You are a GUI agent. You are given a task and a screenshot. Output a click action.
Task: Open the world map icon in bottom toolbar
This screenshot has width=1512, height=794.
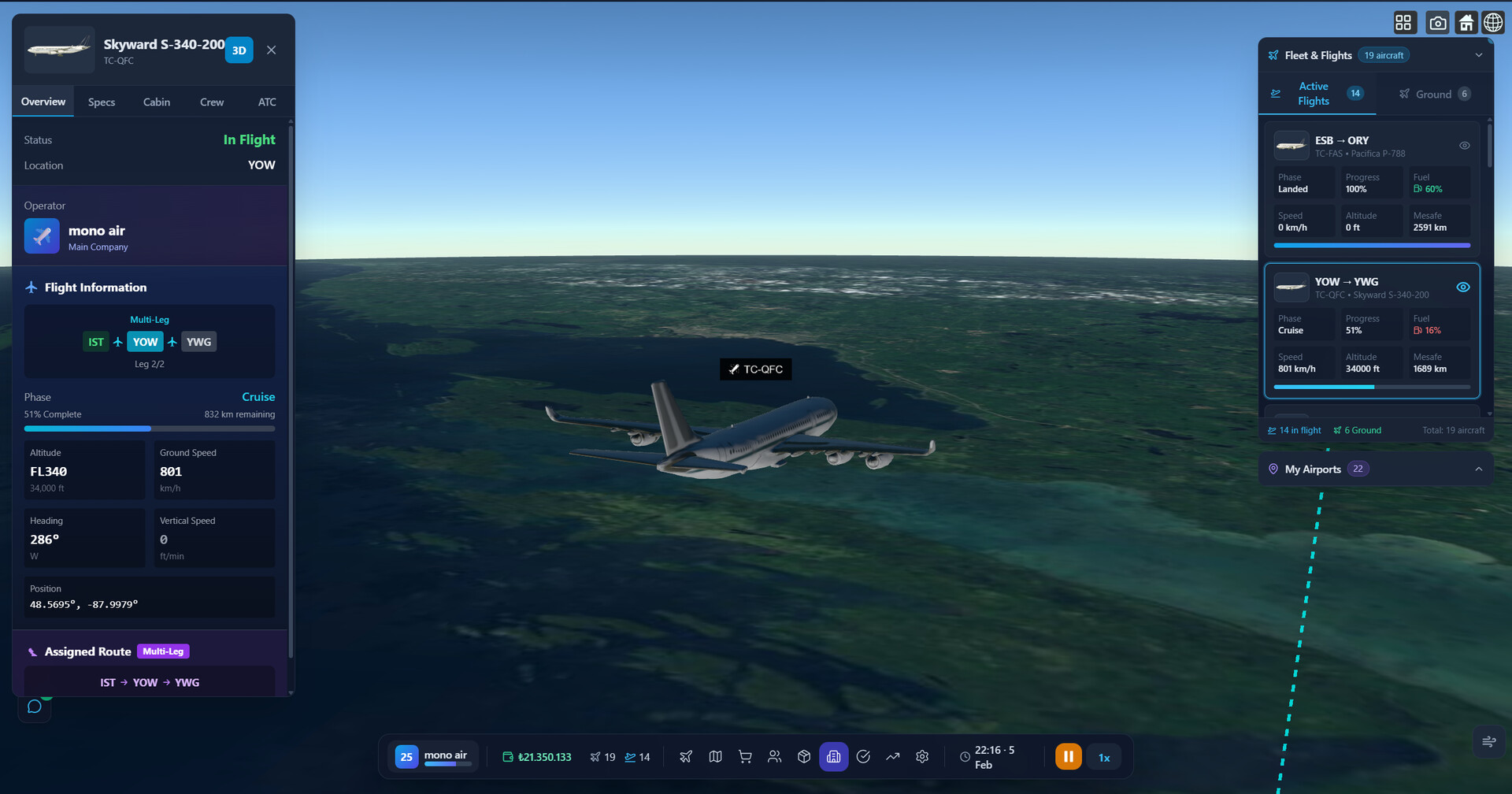tap(715, 756)
